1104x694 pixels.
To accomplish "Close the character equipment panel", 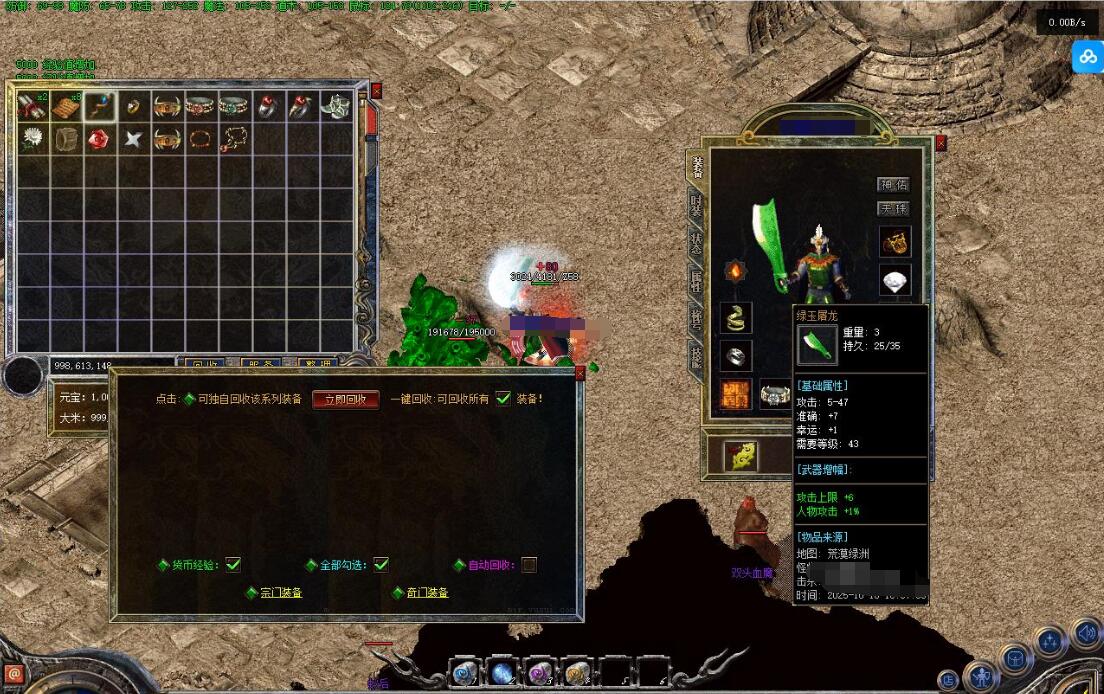I will tap(940, 143).
